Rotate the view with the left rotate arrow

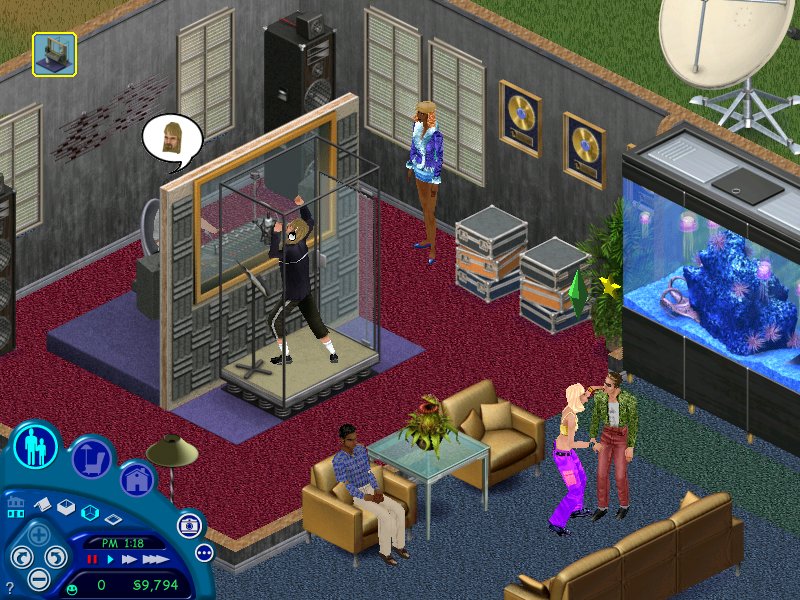tap(20, 558)
